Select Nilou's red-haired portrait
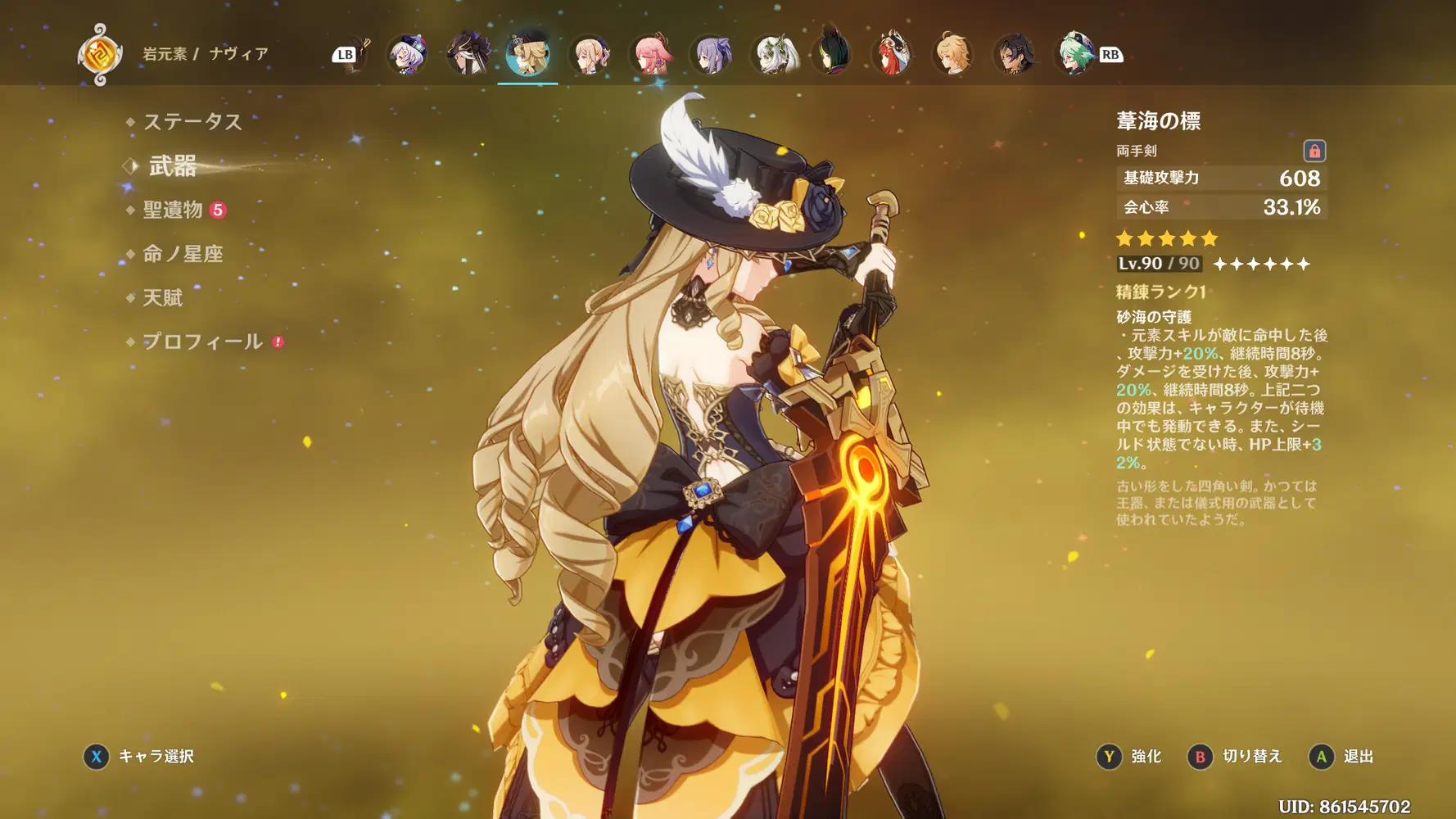1456x819 pixels. [893, 54]
